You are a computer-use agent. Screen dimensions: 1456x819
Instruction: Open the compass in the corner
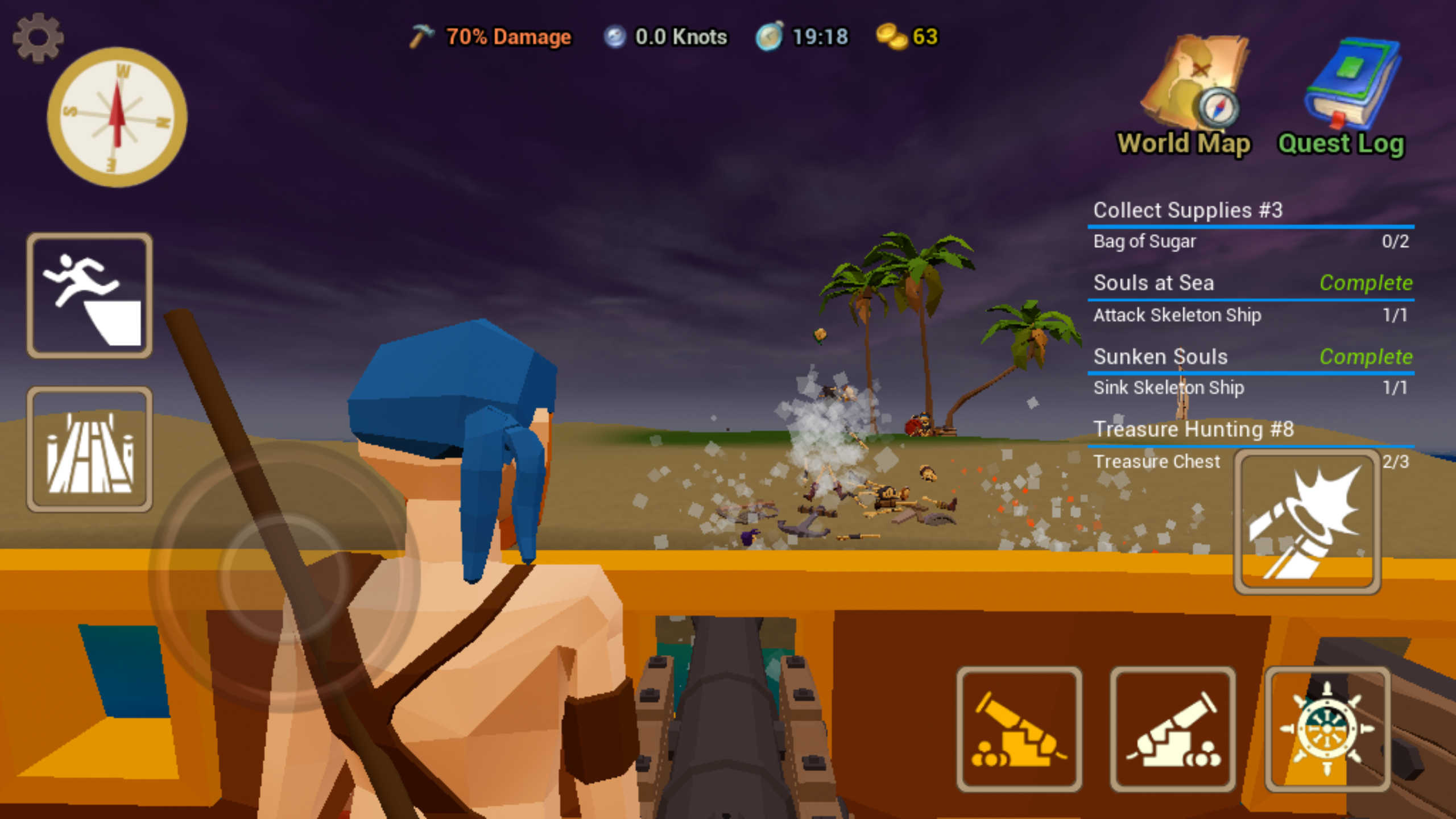coord(117,117)
